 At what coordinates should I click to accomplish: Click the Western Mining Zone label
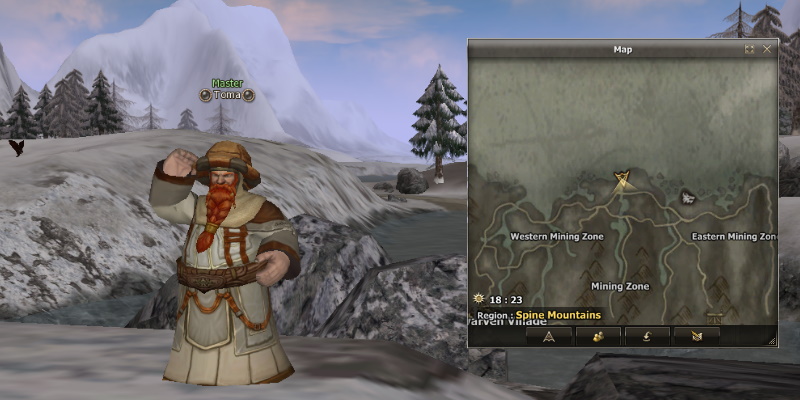point(557,237)
